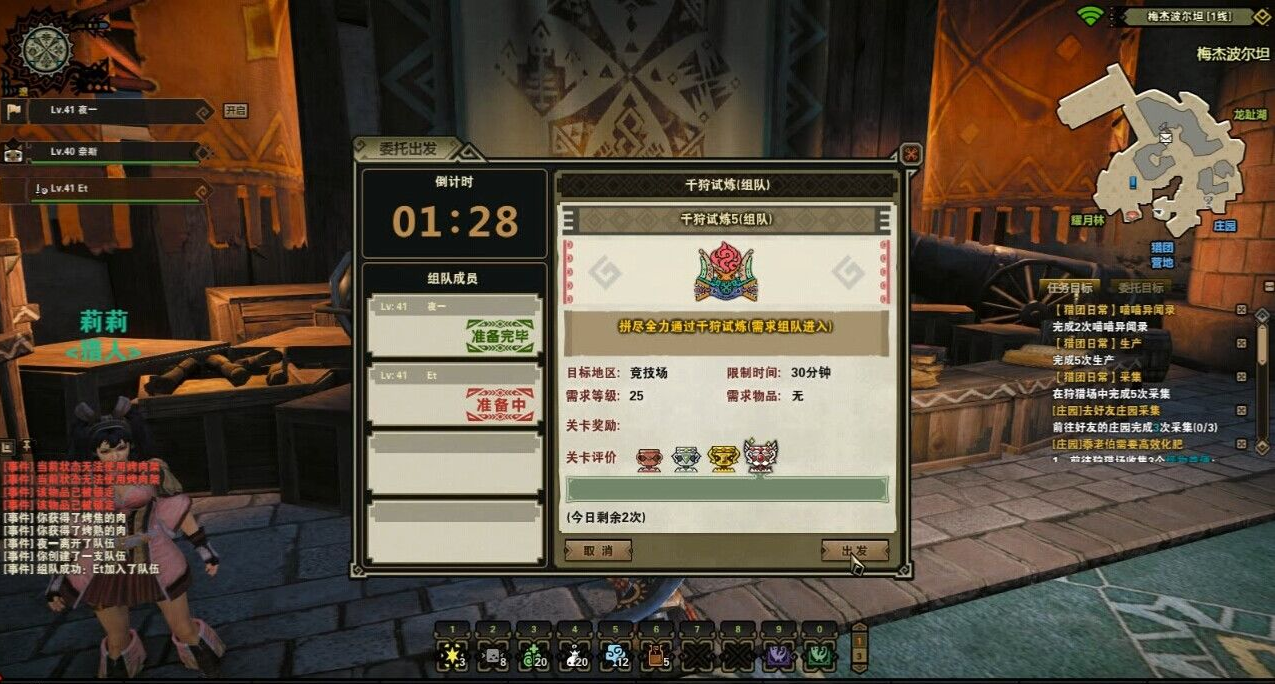Use the blue smoke item in hotbar slot 5
Screen dimensions: 1275x684
point(616,656)
